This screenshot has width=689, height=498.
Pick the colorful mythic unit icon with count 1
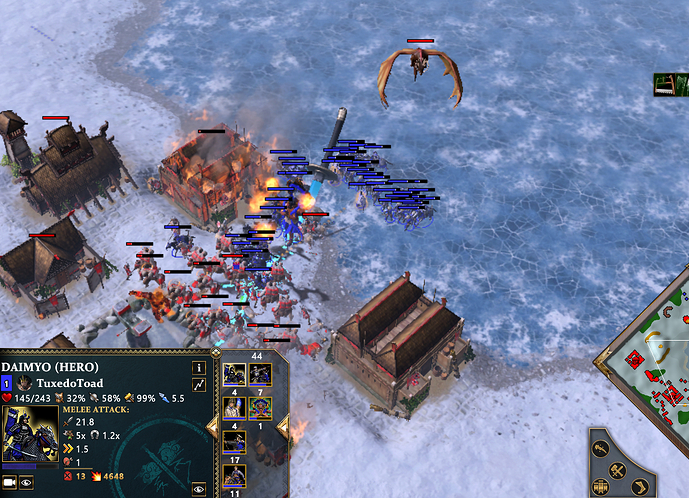(x=260, y=408)
